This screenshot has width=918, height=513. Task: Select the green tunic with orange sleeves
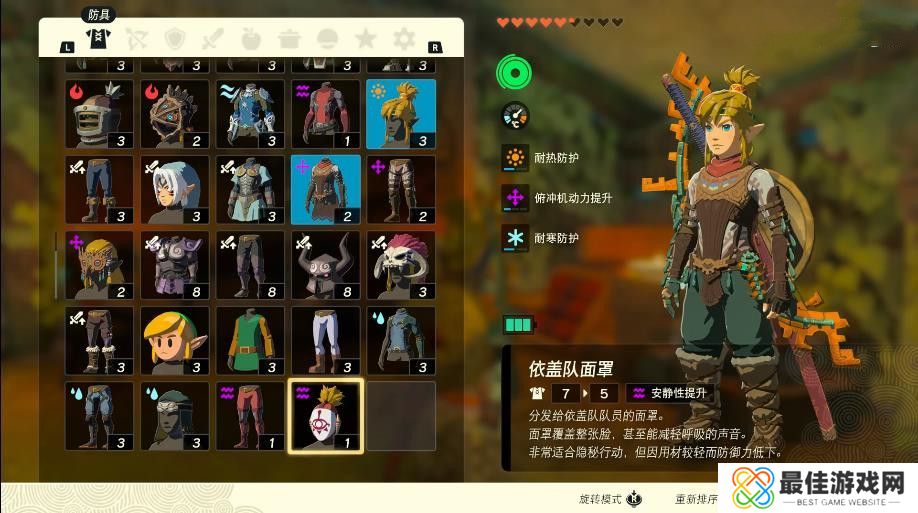(250, 340)
